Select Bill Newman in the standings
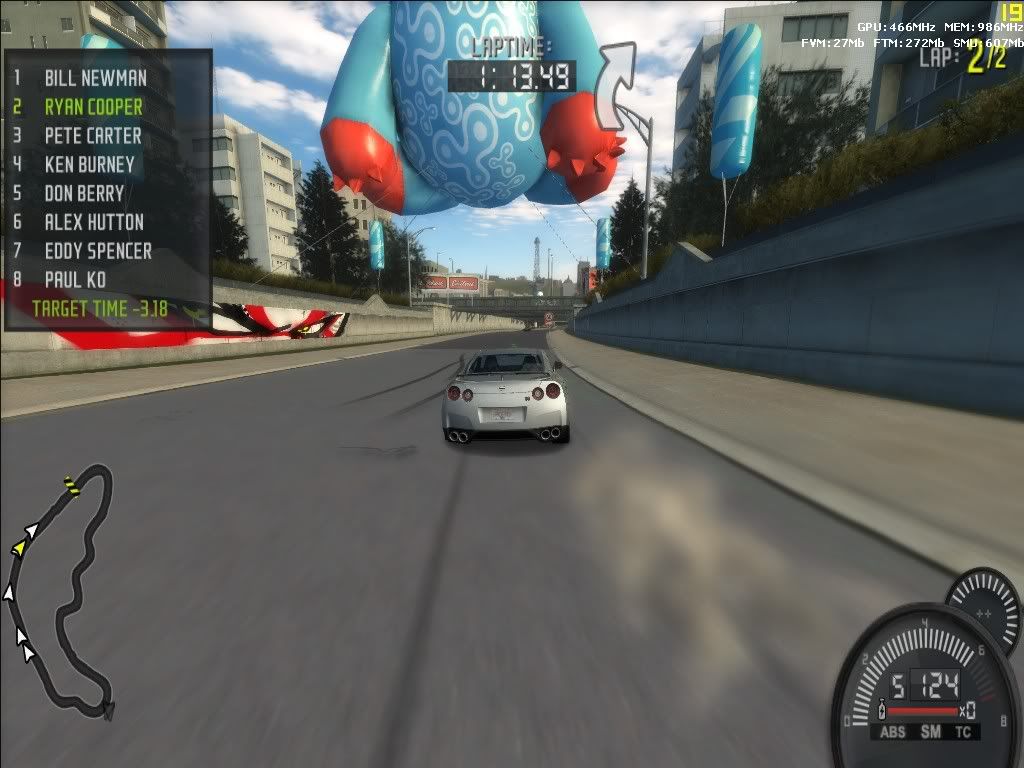The width and height of the screenshot is (1024, 768). [95, 77]
